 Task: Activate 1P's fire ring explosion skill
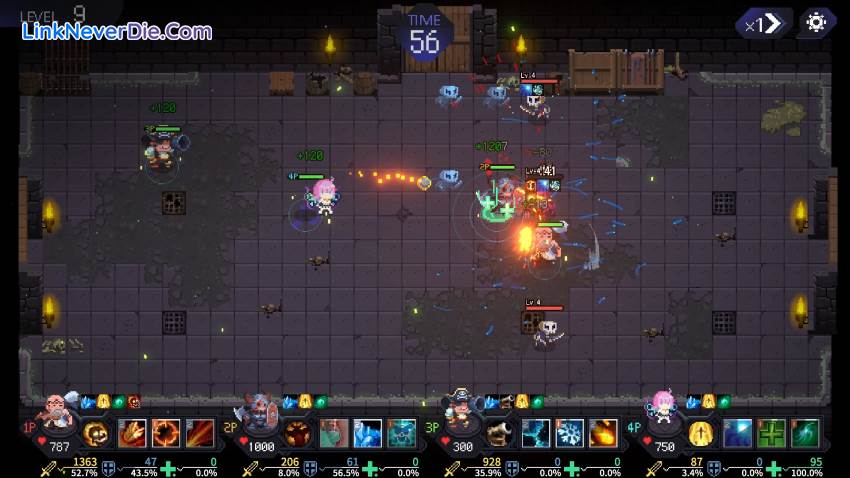(x=166, y=433)
